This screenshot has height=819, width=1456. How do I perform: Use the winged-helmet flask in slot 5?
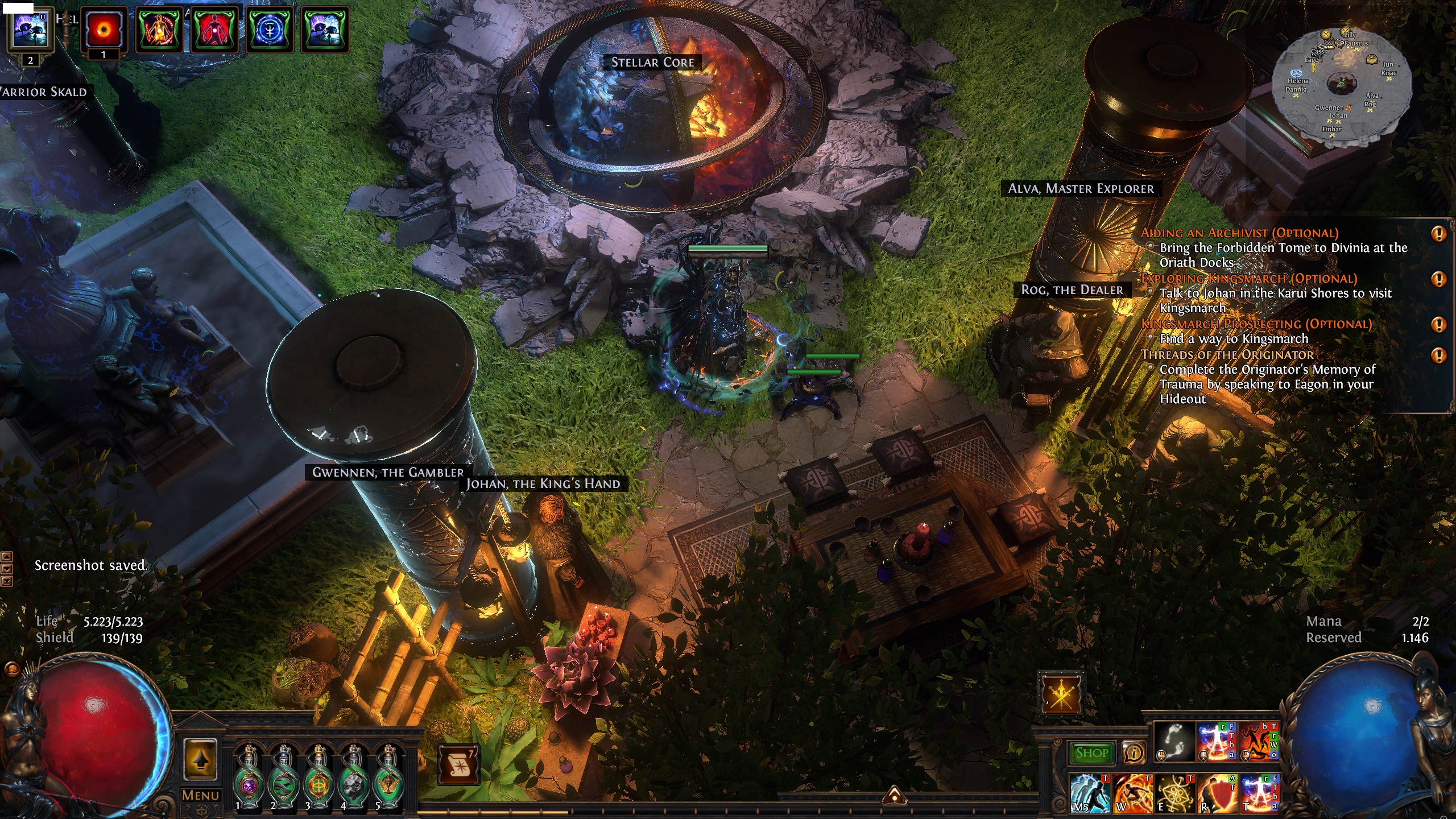click(x=388, y=779)
